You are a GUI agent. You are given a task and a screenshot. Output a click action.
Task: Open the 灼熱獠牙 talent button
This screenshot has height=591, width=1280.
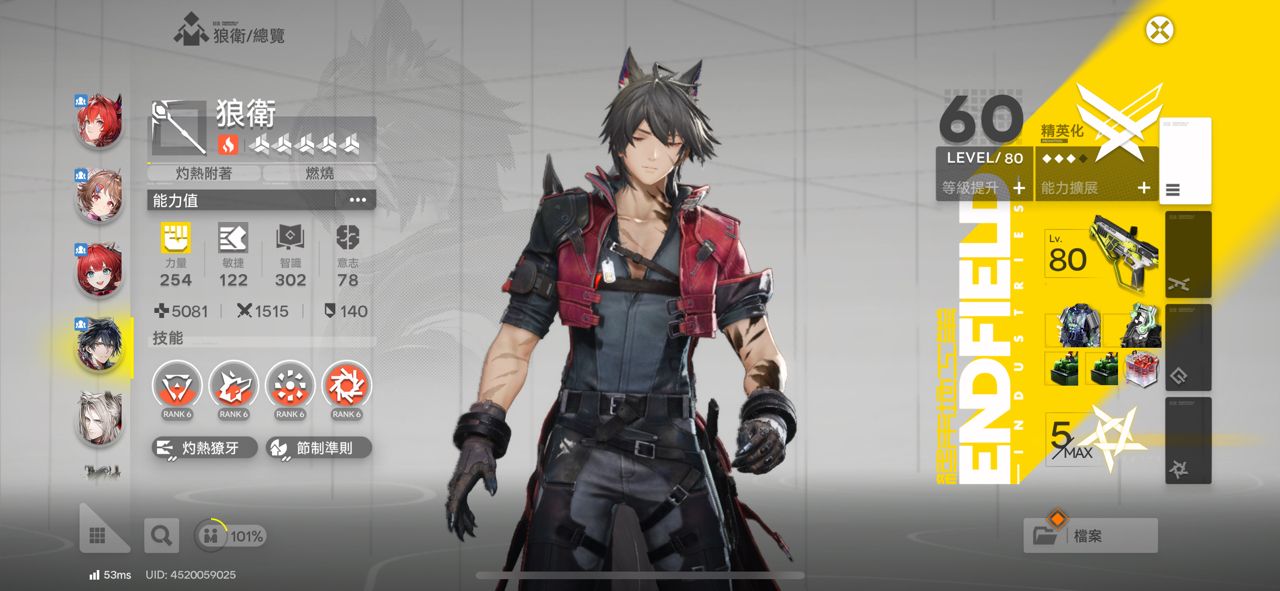click(x=205, y=448)
